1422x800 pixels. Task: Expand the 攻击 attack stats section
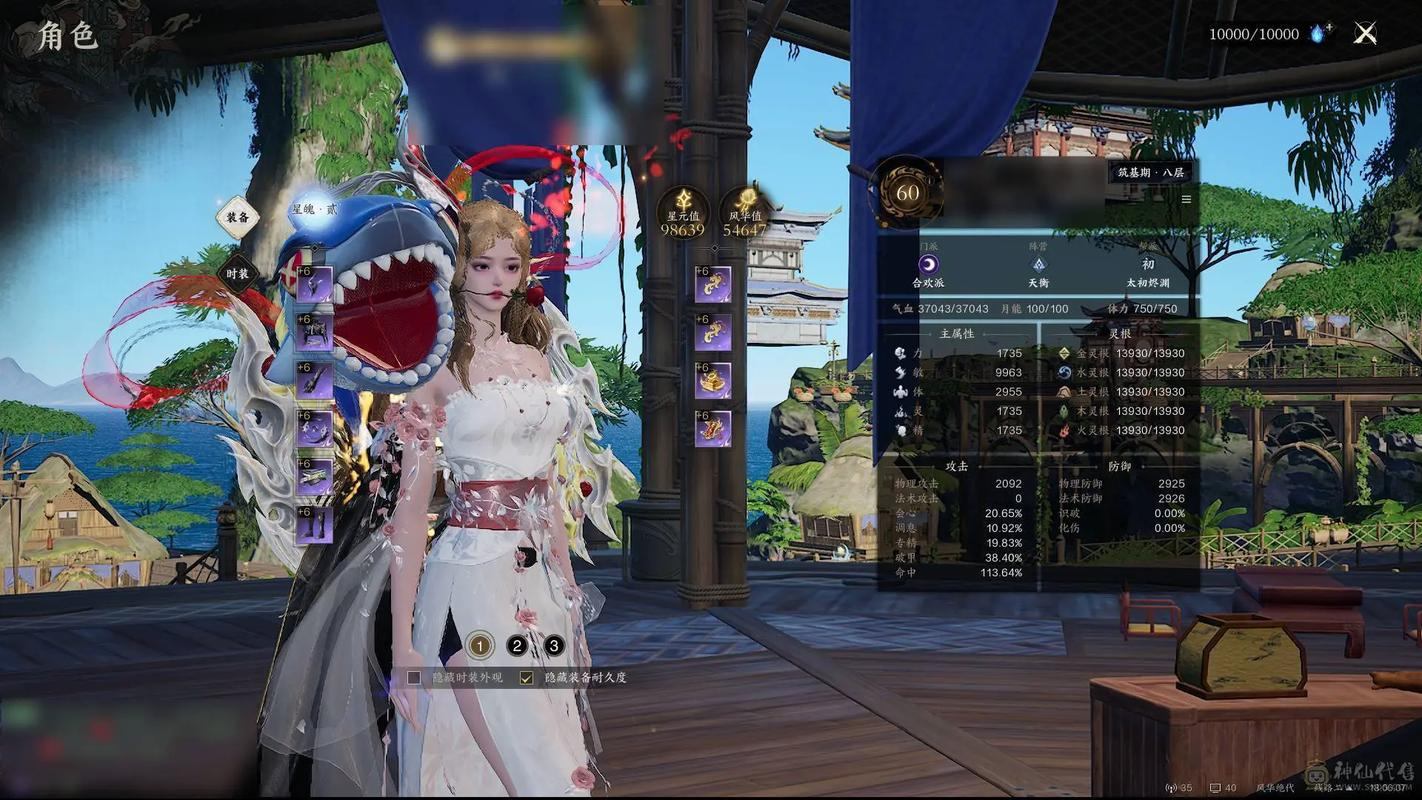[x=956, y=464]
